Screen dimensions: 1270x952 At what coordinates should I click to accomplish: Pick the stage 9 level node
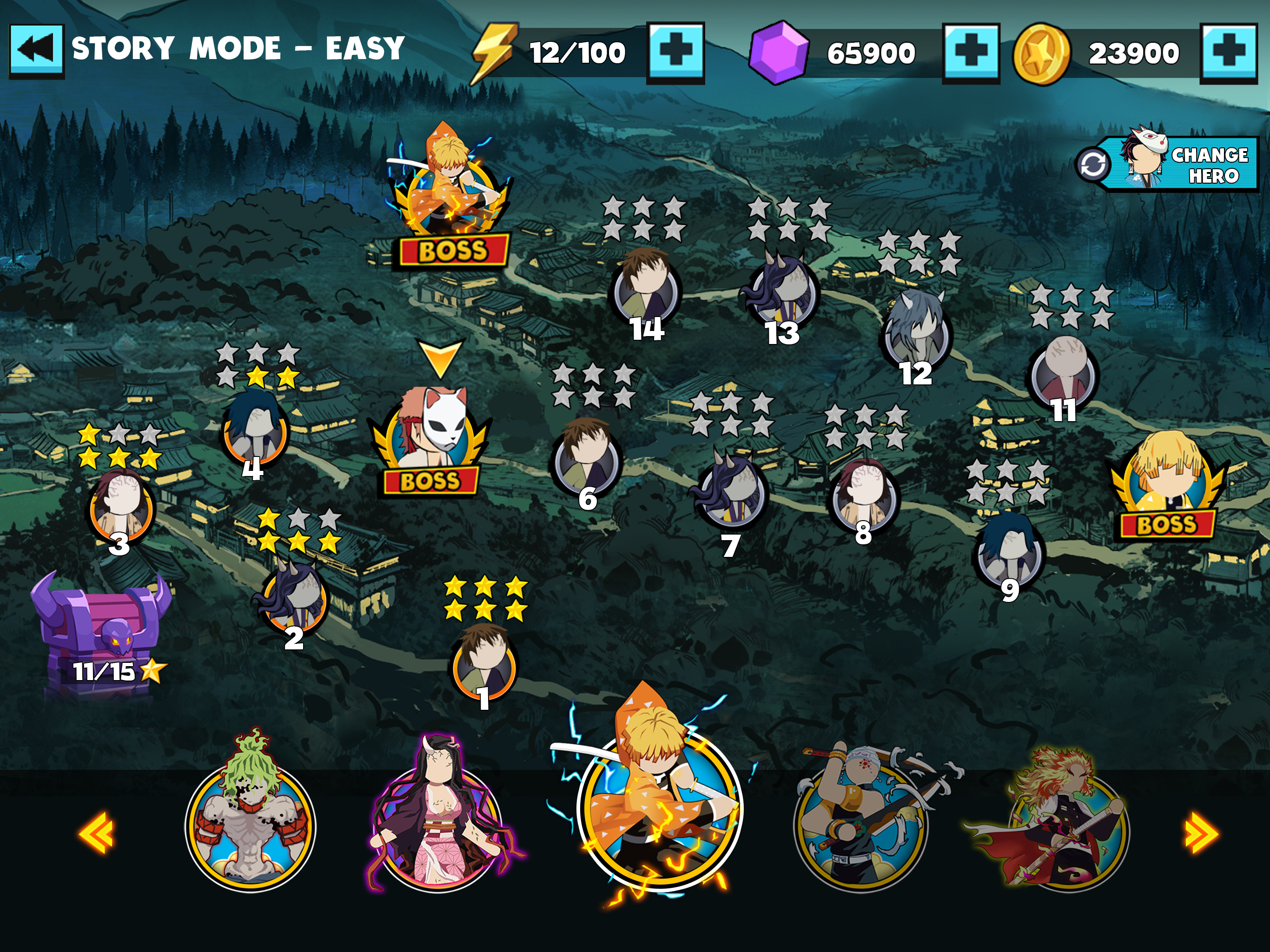(x=1009, y=551)
